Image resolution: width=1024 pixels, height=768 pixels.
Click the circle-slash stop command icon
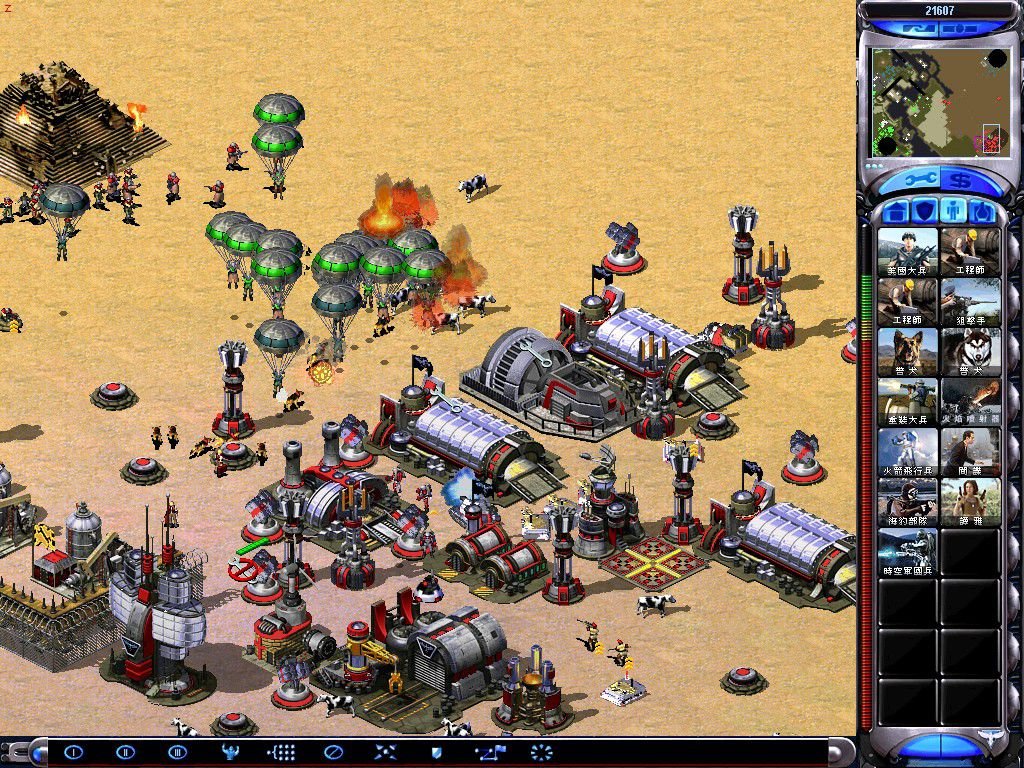(334, 752)
